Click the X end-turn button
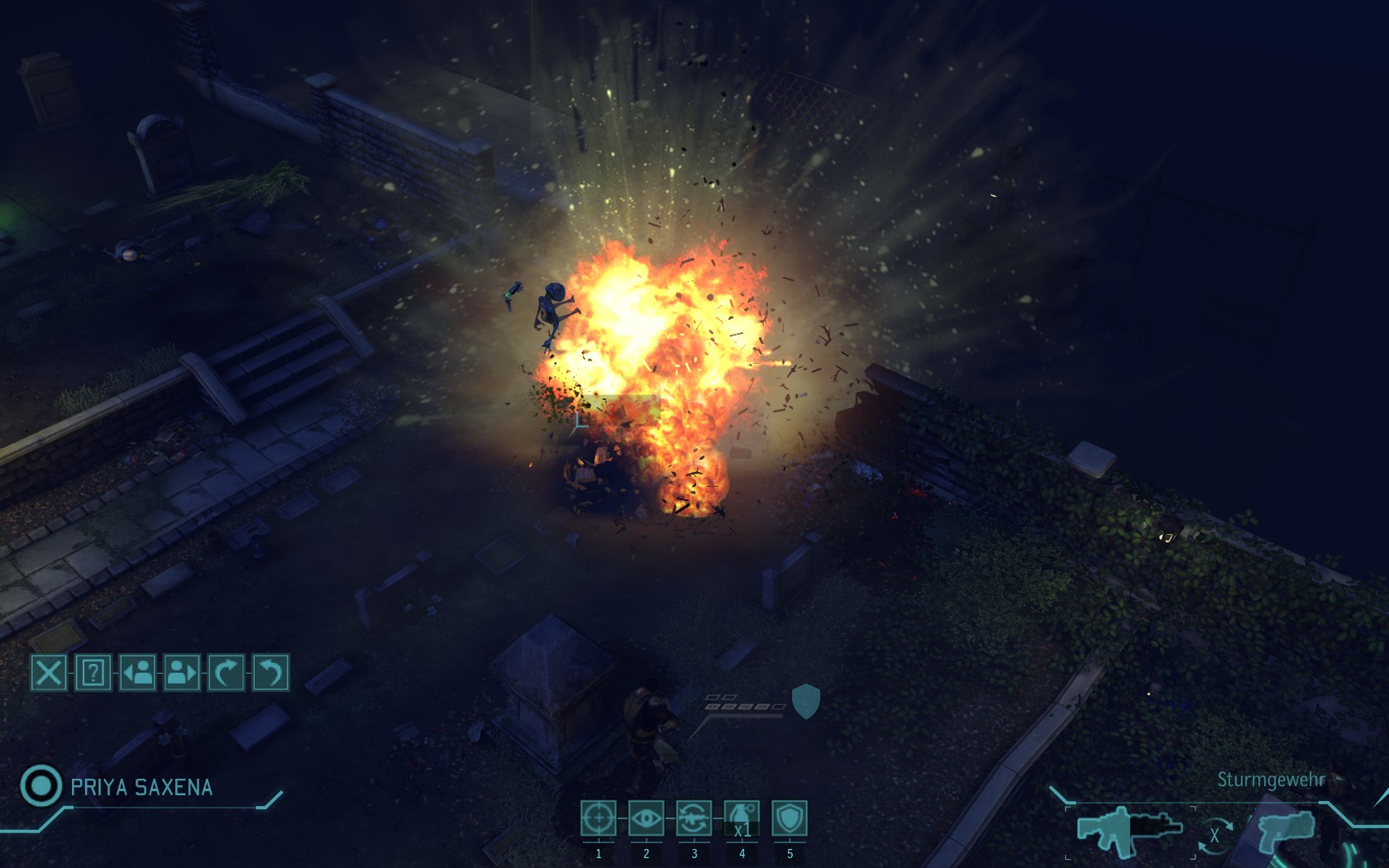Image resolution: width=1389 pixels, height=868 pixels. [49, 672]
